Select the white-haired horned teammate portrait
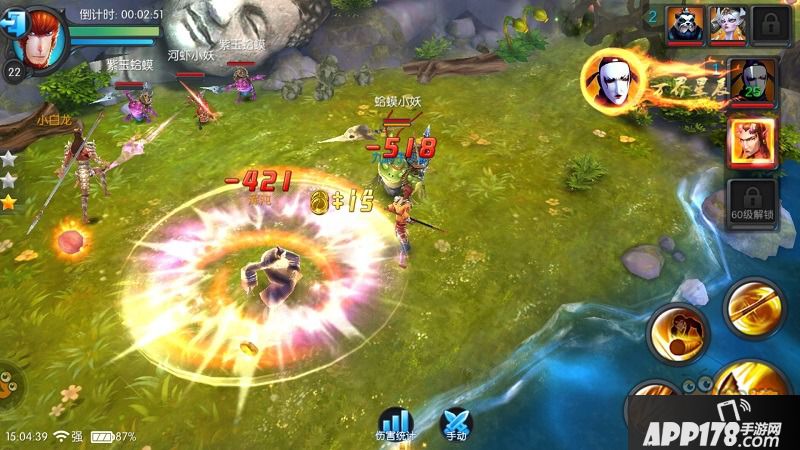Screen dimensions: 800x450 [727, 23]
